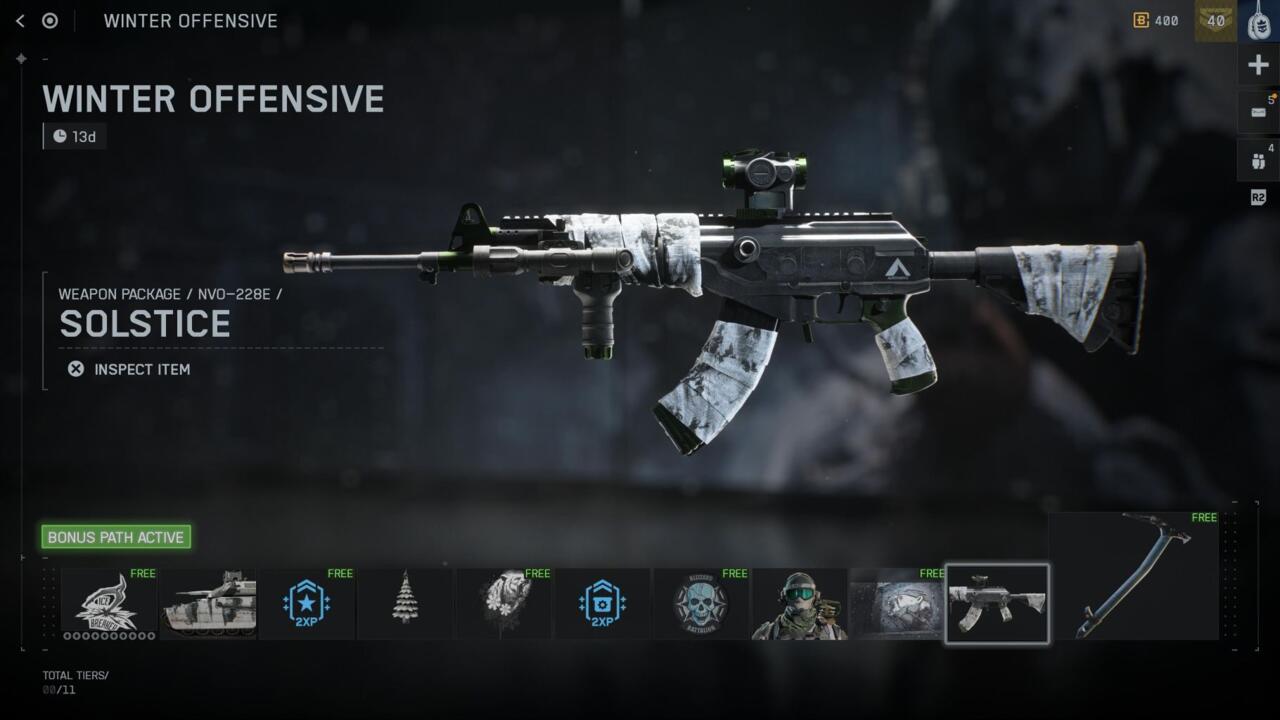Open the circular menu icon beside back arrow
This screenshot has width=1280, height=720.
point(50,21)
